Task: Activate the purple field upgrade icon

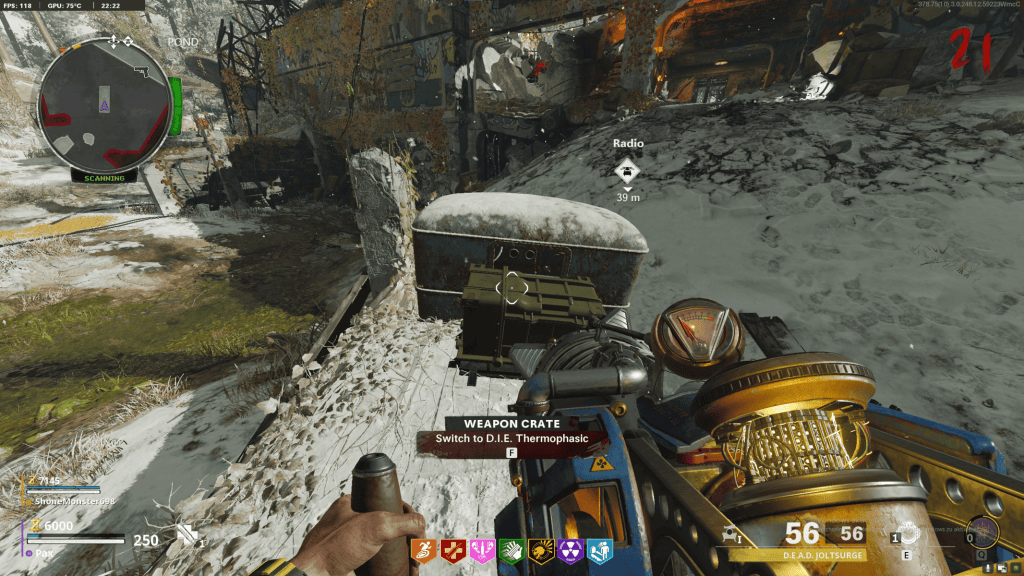Action: coord(982,531)
